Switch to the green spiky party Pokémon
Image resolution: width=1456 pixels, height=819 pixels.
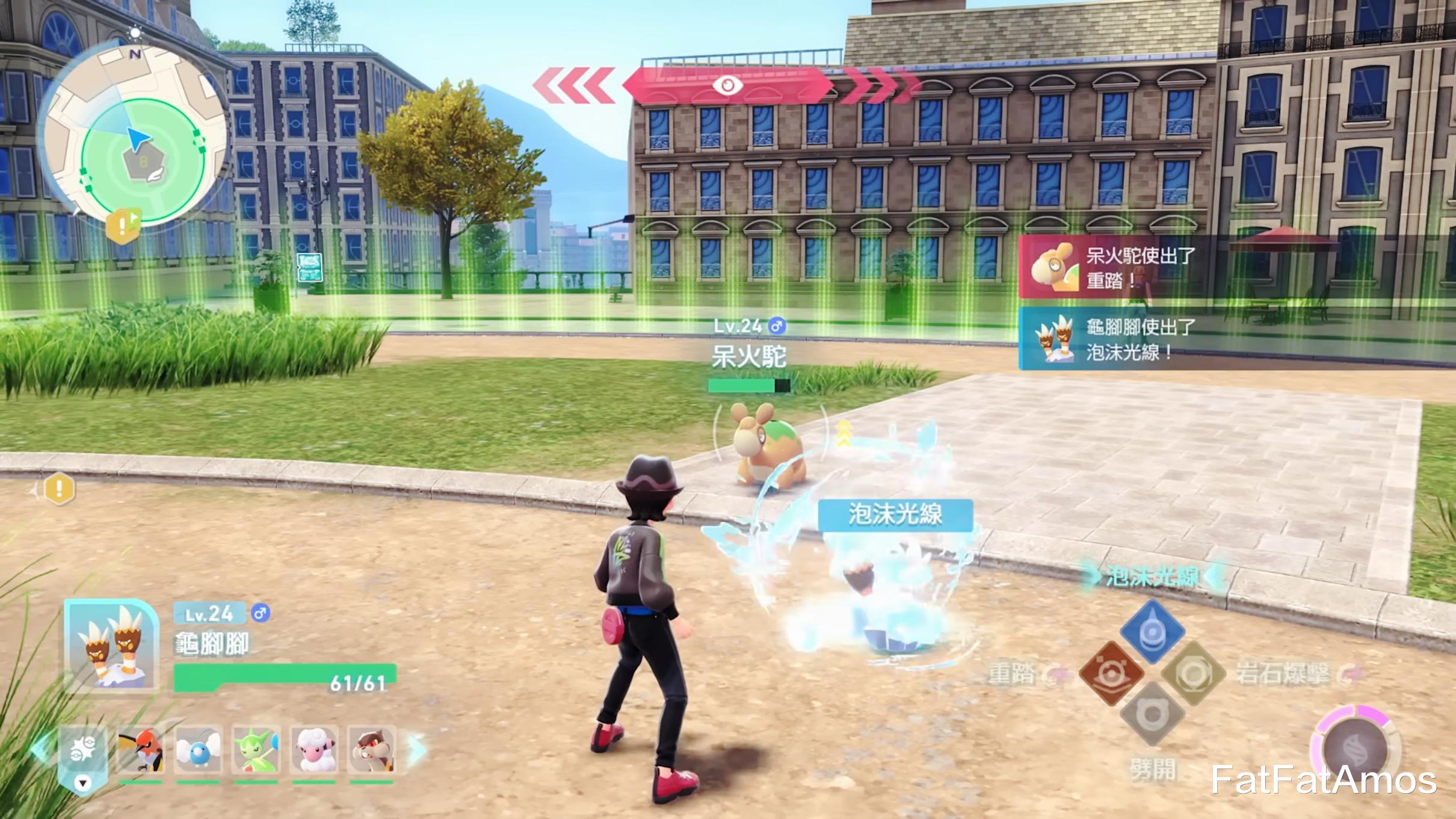click(x=256, y=750)
